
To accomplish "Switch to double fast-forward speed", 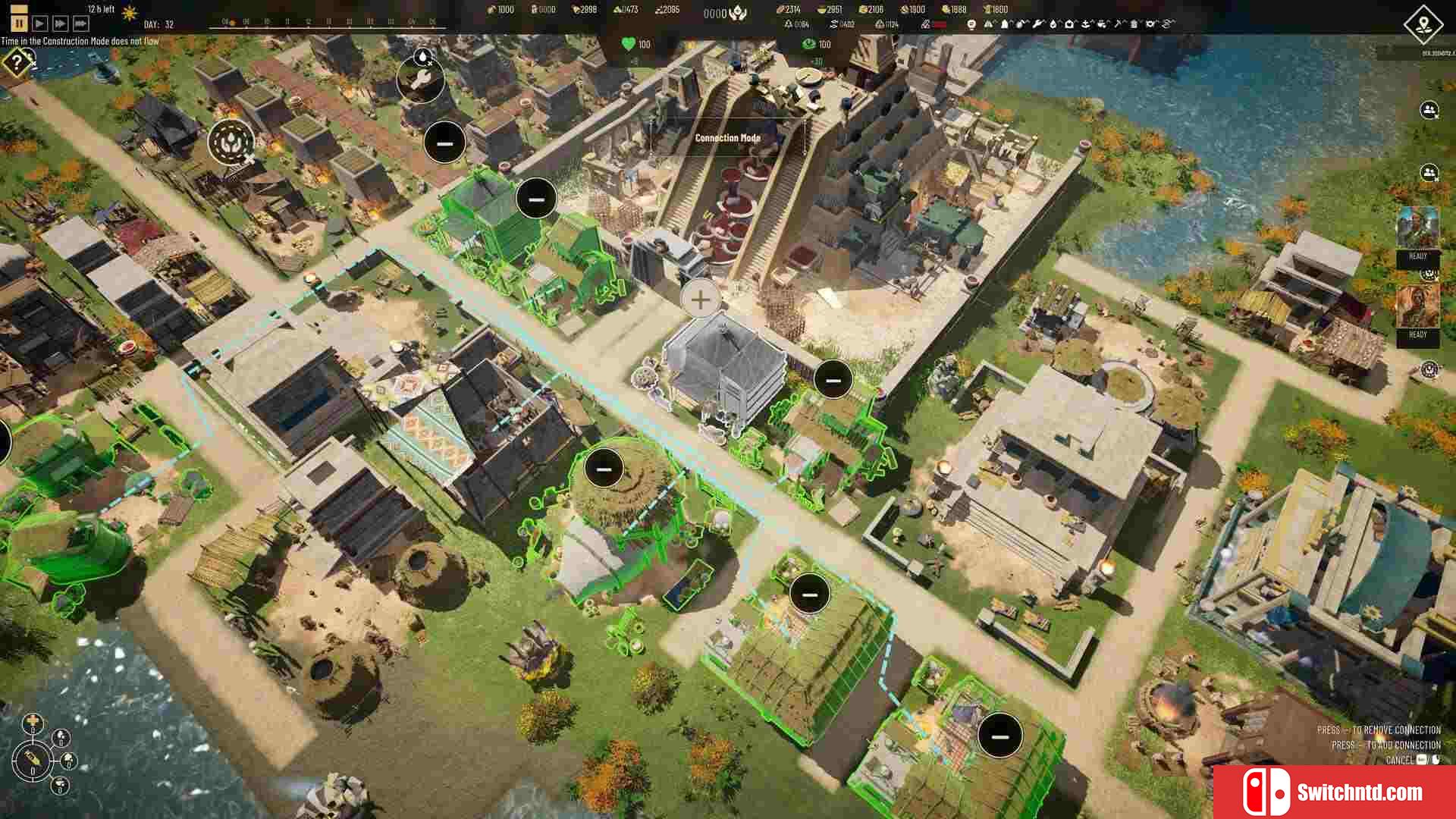I will point(60,24).
